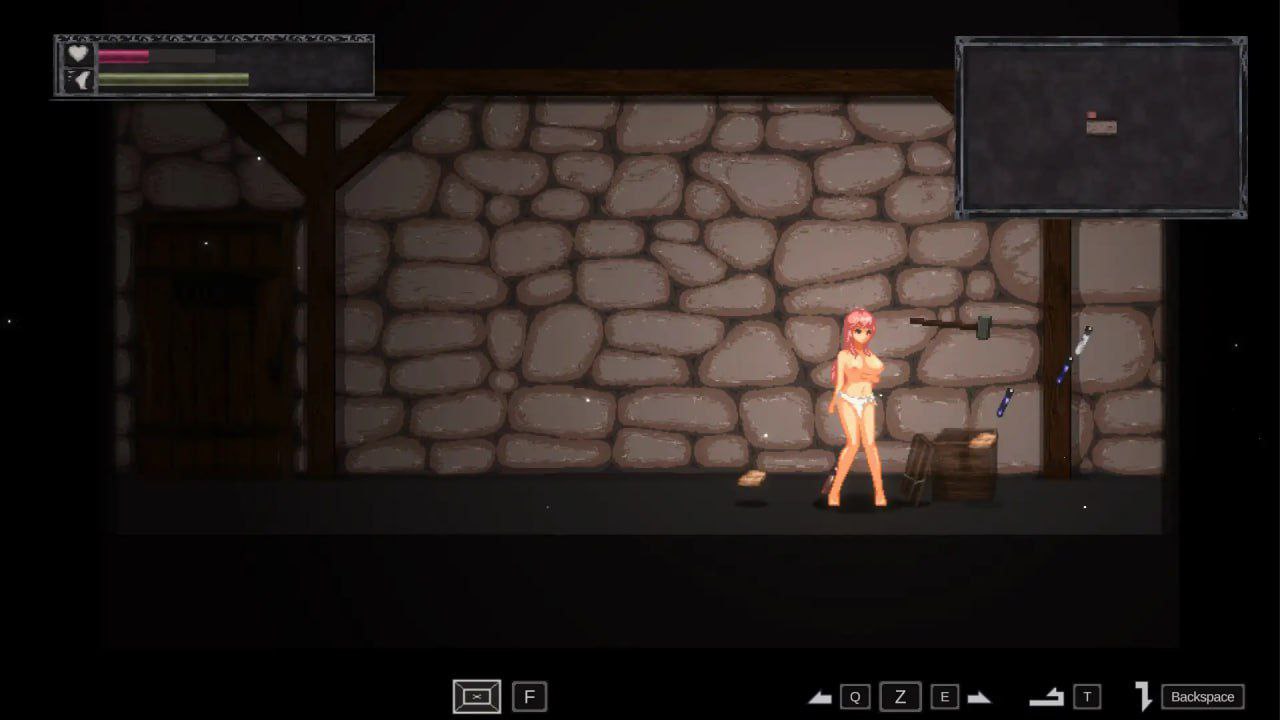Toggle the Q key action prompt
Screen dimensions: 1280x720
point(856,696)
